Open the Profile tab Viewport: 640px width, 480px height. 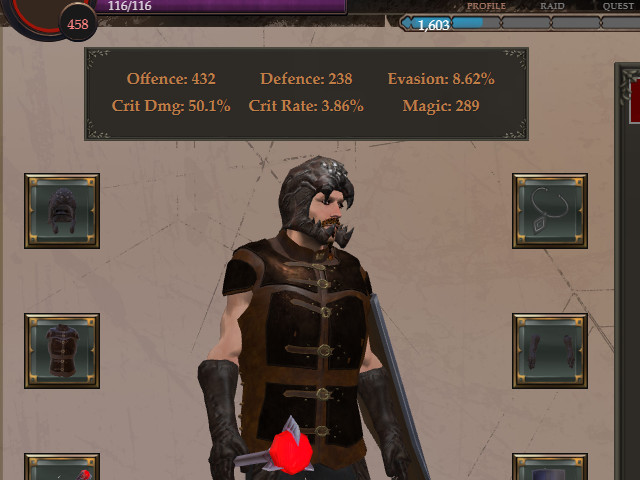pos(486,6)
